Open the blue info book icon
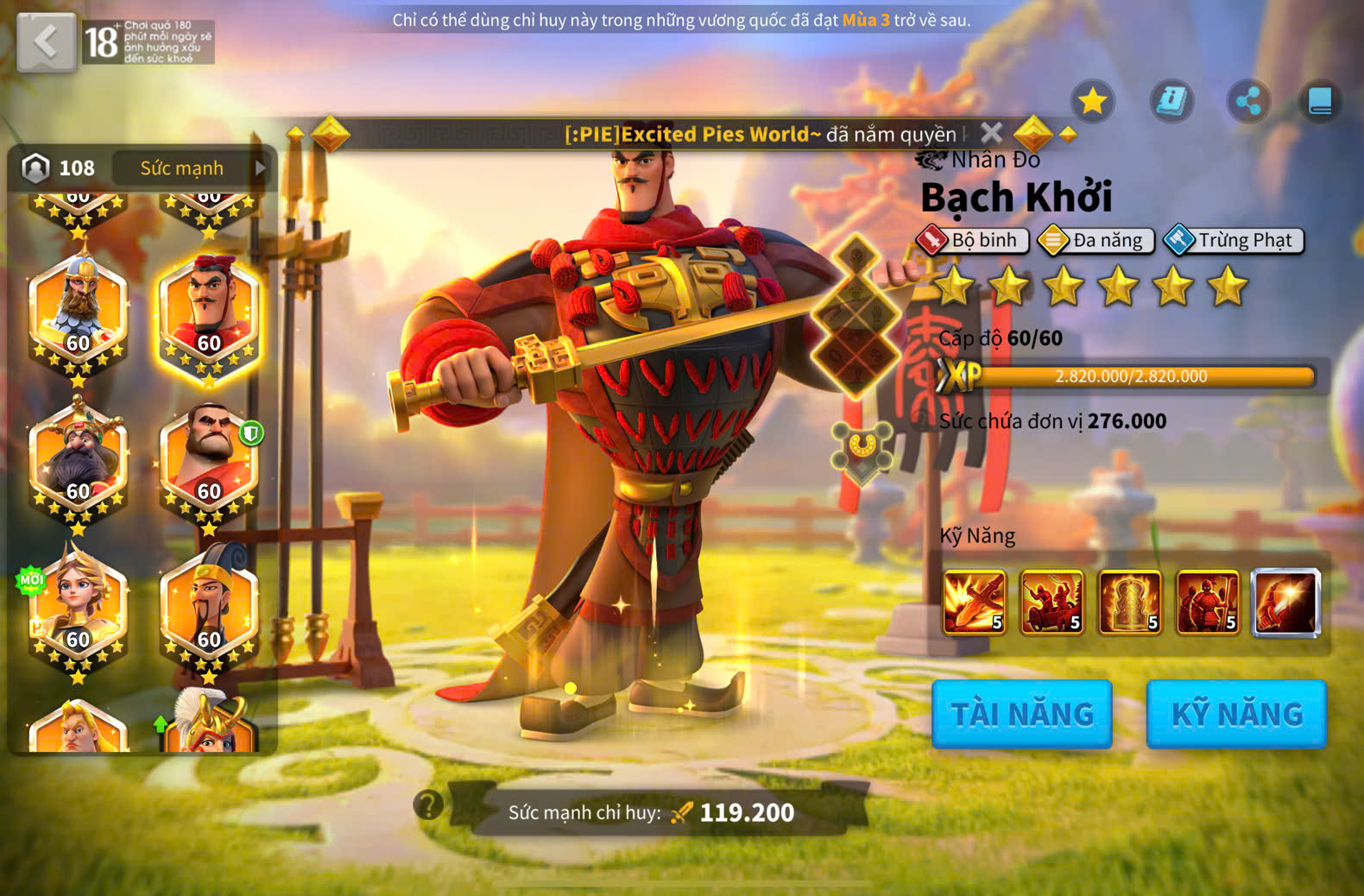This screenshot has height=896, width=1364. 1171,102
